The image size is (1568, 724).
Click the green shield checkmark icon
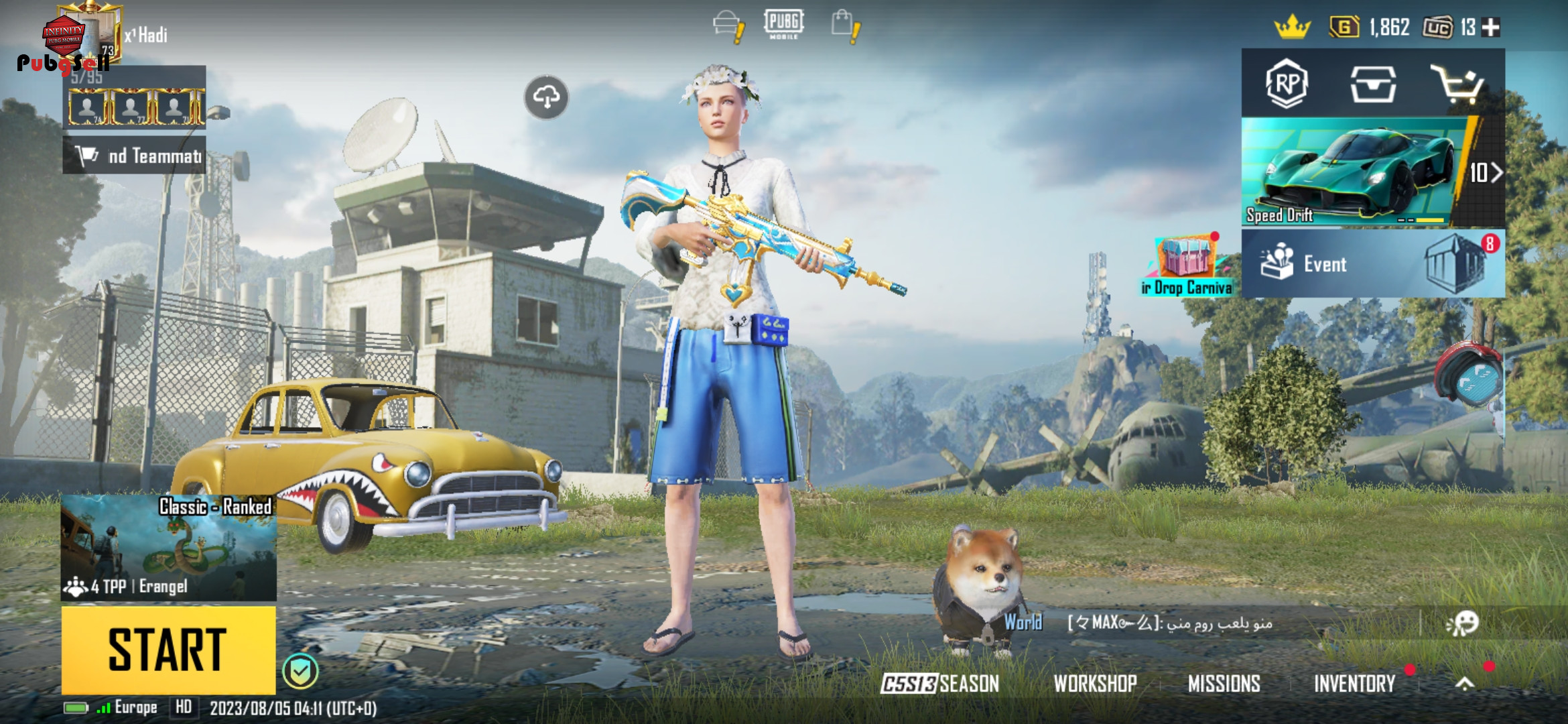(x=300, y=670)
